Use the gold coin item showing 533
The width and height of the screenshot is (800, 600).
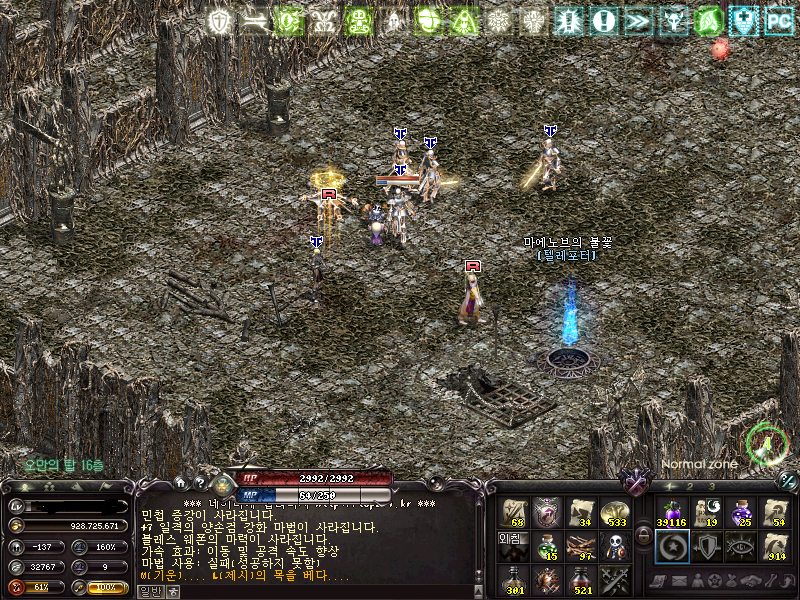(x=614, y=511)
